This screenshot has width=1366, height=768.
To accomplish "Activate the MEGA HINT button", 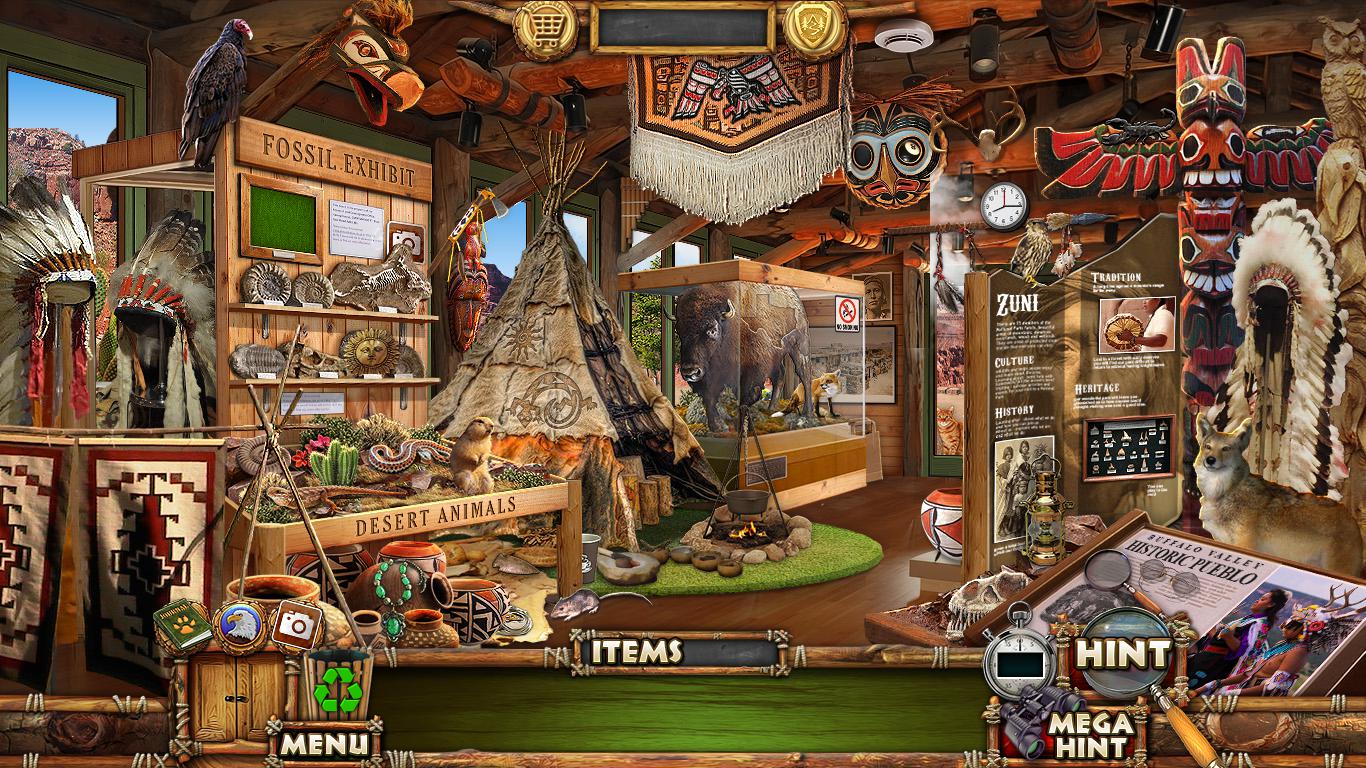I will (1090, 733).
